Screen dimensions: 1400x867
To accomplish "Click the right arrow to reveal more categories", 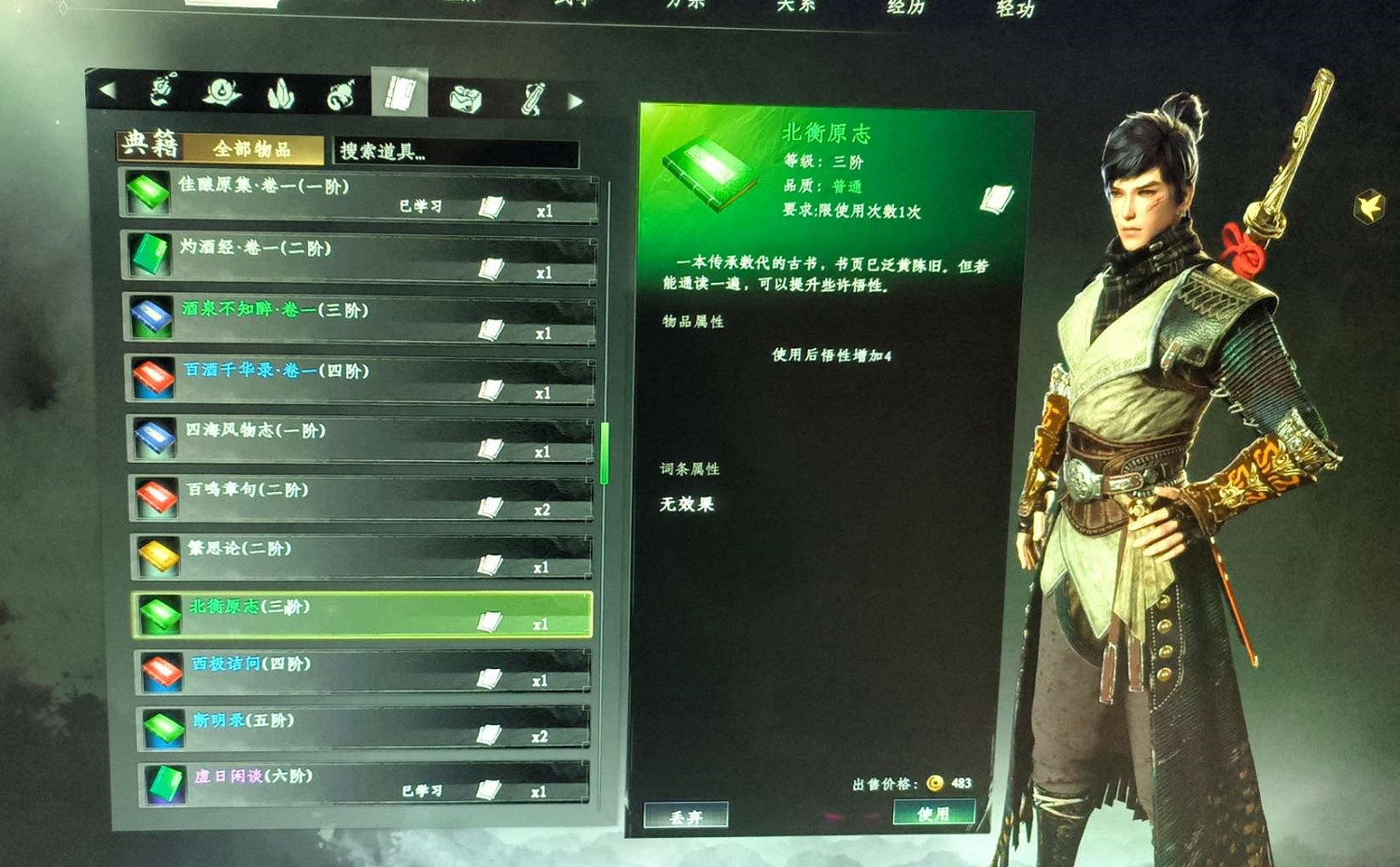I will pyautogui.click(x=577, y=98).
